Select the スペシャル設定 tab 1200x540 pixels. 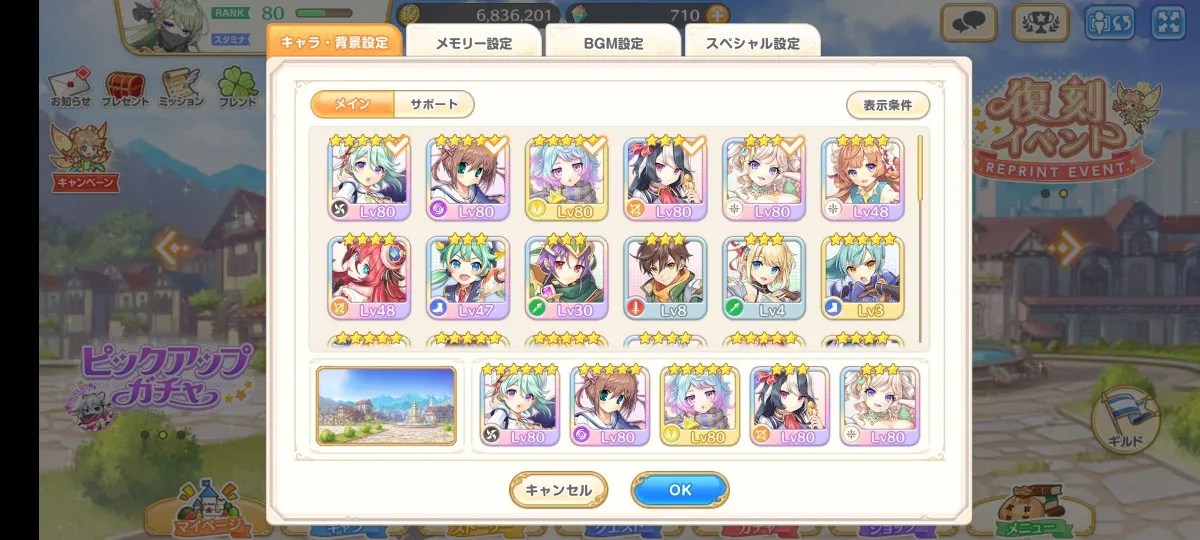(752, 43)
